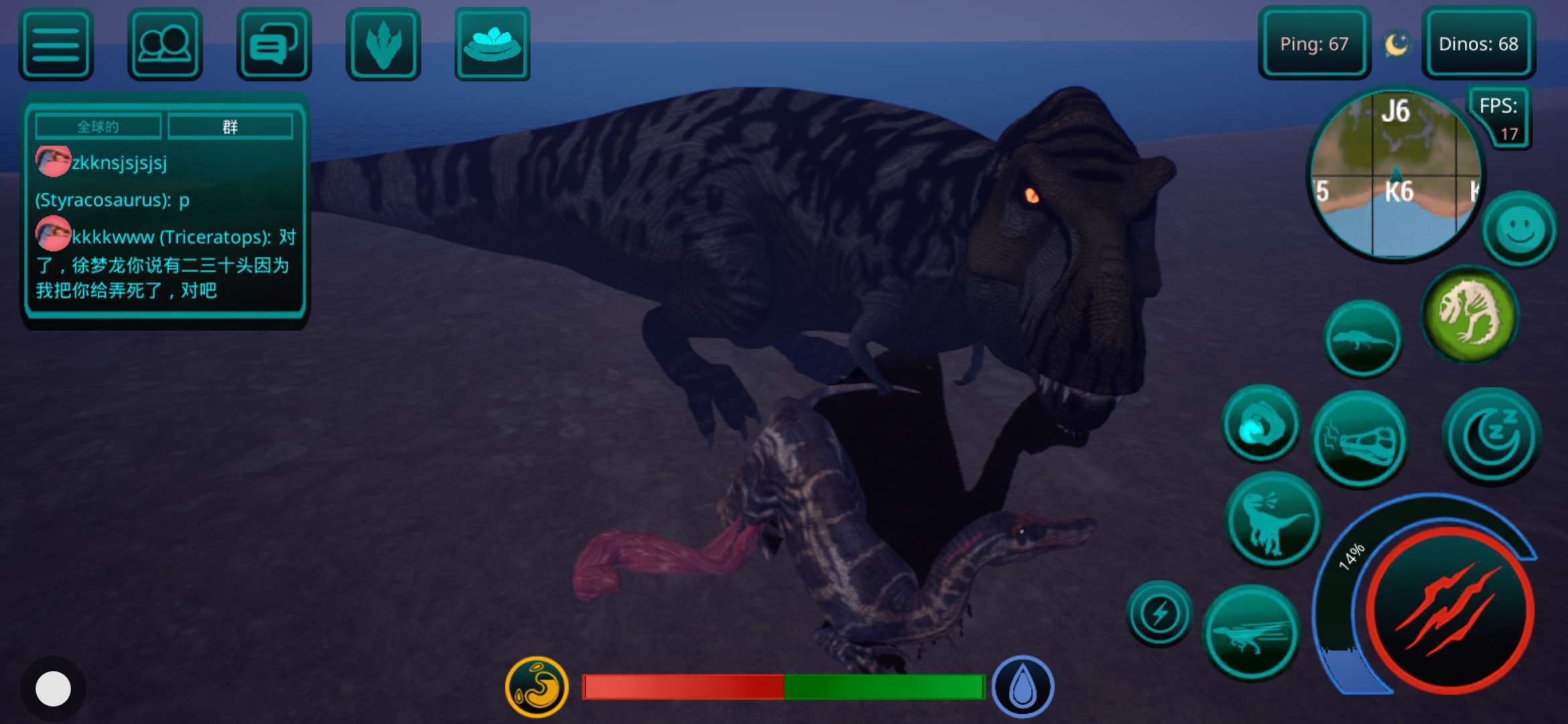The height and width of the screenshot is (724, 1568).
Task: Use the scent smell ability
Action: click(1260, 424)
